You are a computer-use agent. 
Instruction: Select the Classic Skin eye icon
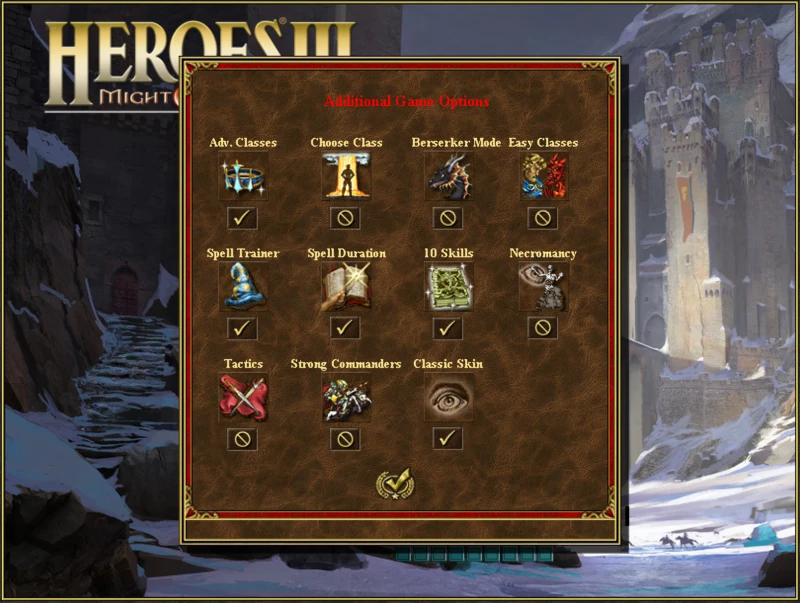pyautogui.click(x=447, y=398)
